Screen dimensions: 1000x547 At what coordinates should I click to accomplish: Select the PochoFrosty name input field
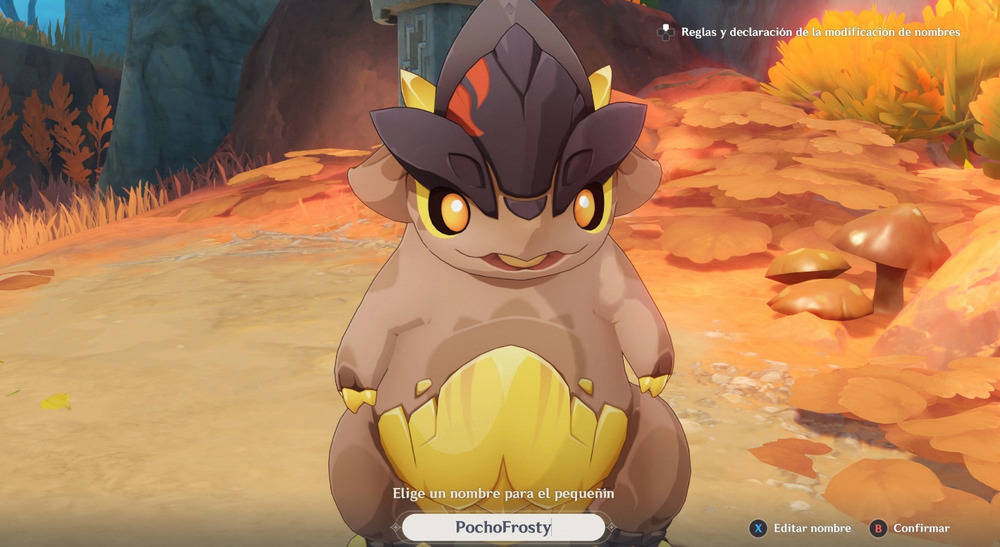(x=503, y=527)
